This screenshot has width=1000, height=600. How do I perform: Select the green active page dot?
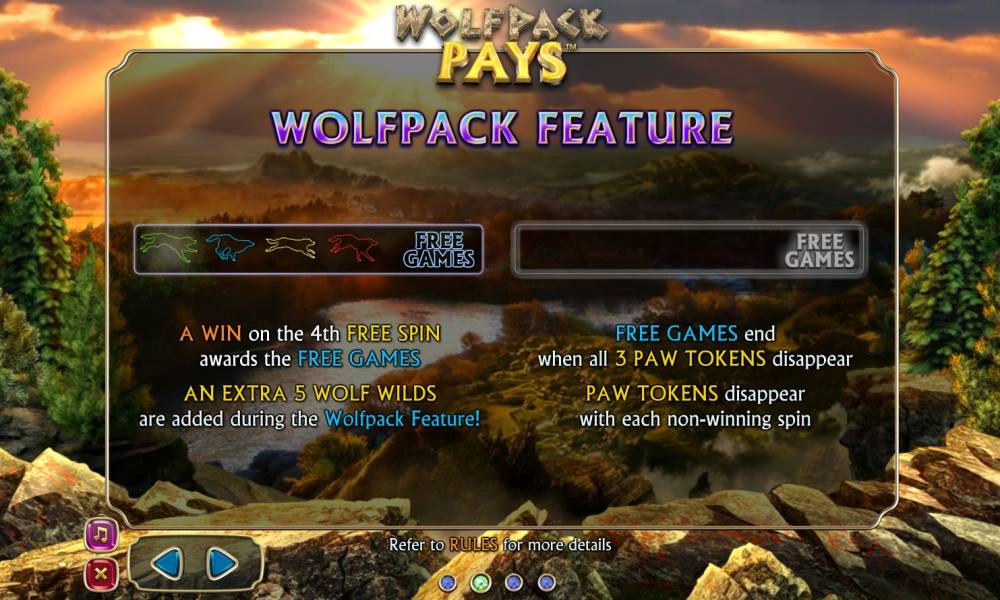point(480,581)
